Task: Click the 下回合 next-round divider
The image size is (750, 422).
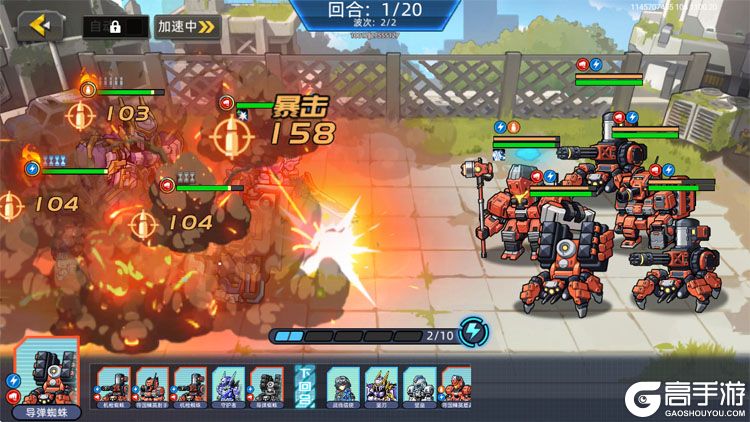Action: coord(305,386)
